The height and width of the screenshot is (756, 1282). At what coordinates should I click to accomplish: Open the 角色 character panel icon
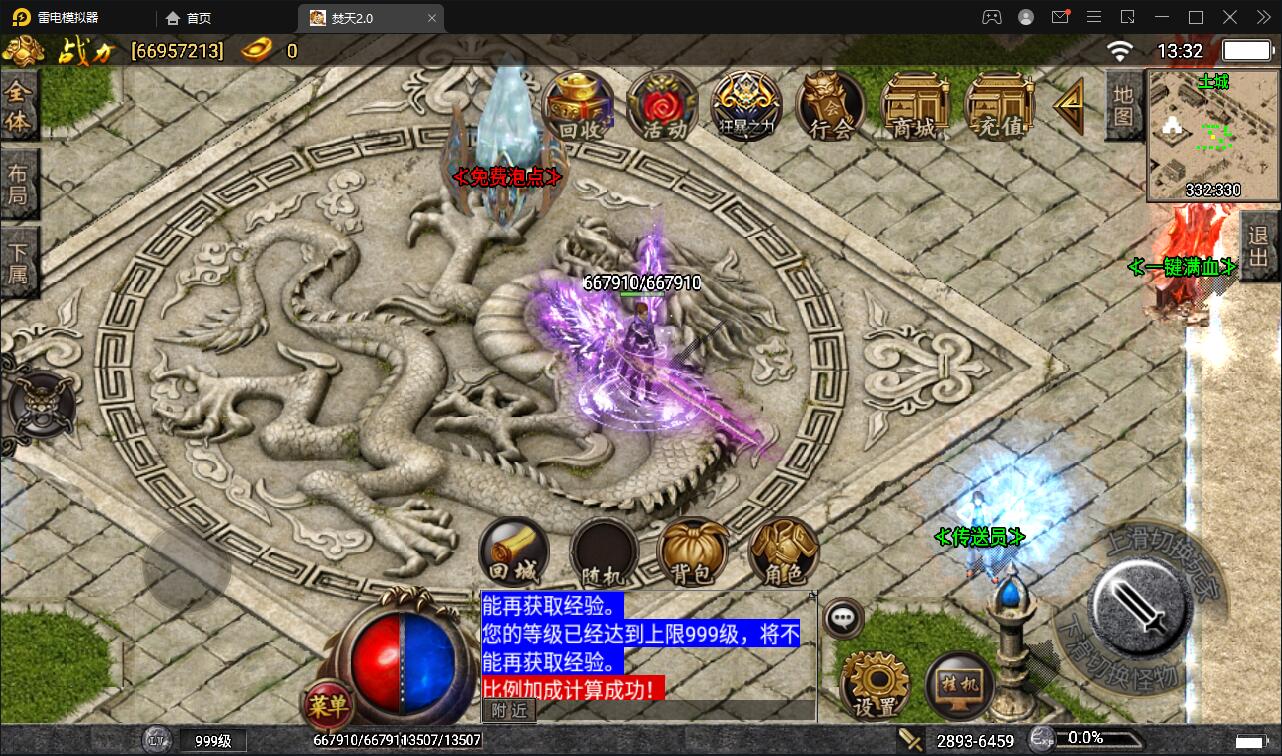click(783, 552)
